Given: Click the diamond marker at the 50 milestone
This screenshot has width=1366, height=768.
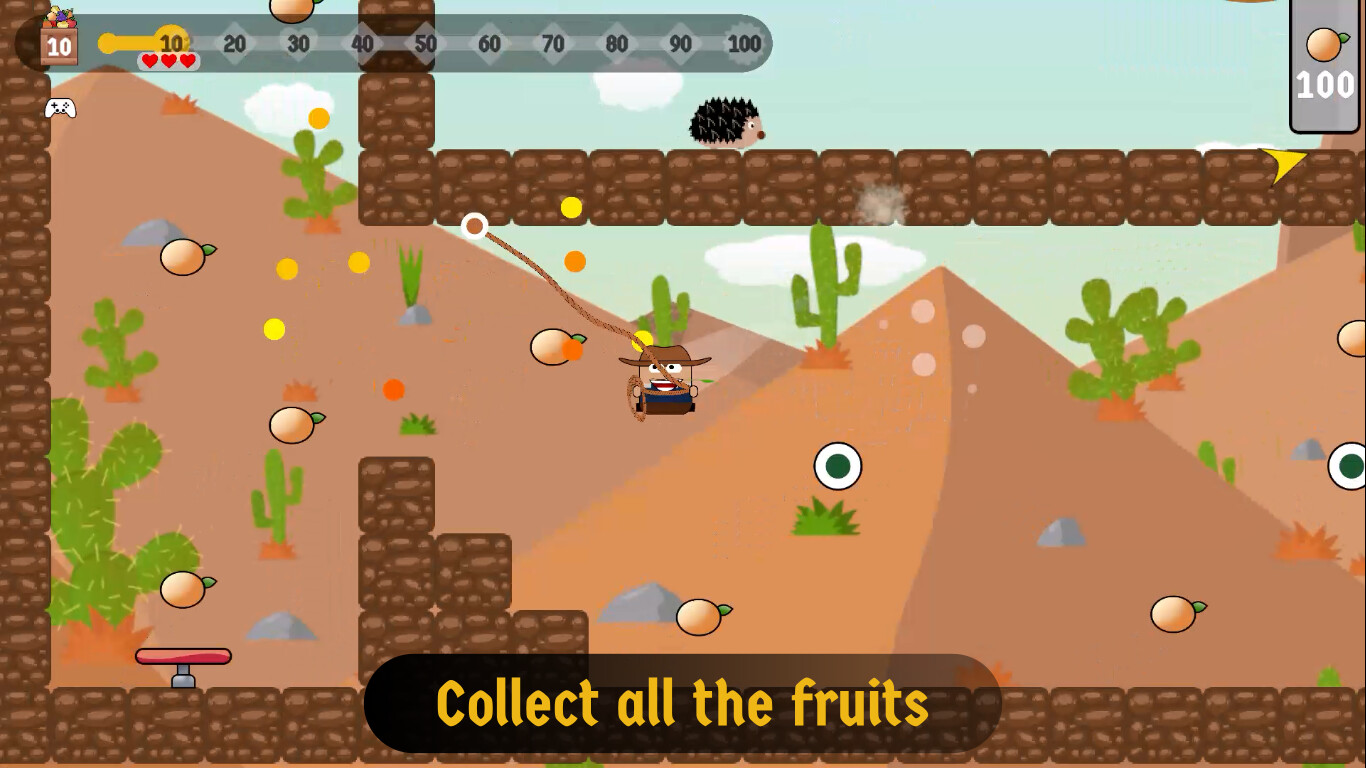Looking at the screenshot, I should pos(426,44).
